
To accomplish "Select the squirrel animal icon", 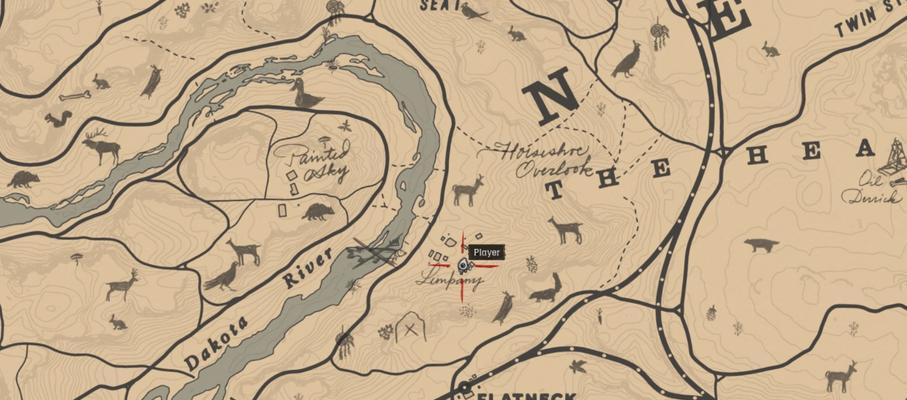I will pyautogui.click(x=57, y=119).
